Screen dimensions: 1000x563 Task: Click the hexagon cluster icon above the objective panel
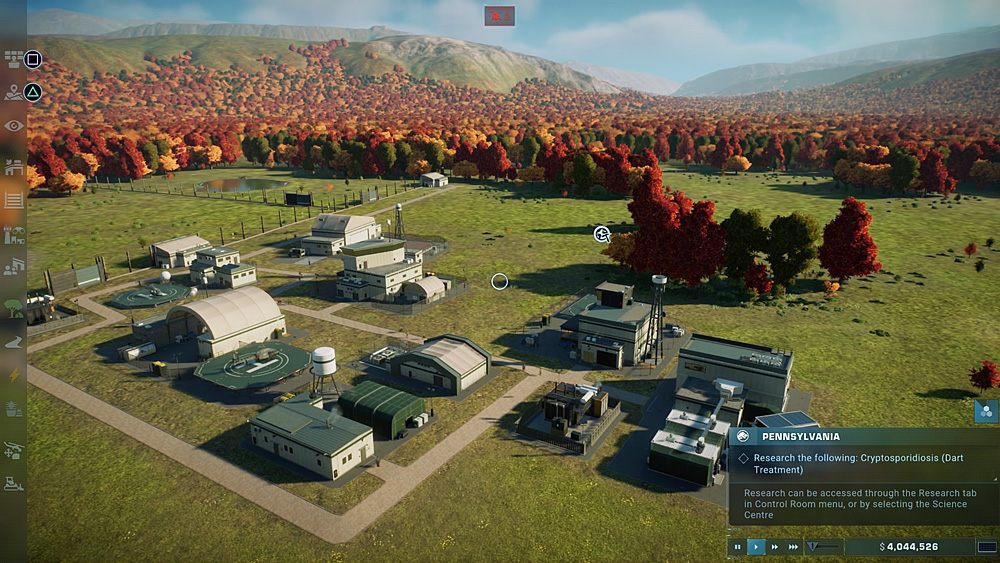[985, 411]
